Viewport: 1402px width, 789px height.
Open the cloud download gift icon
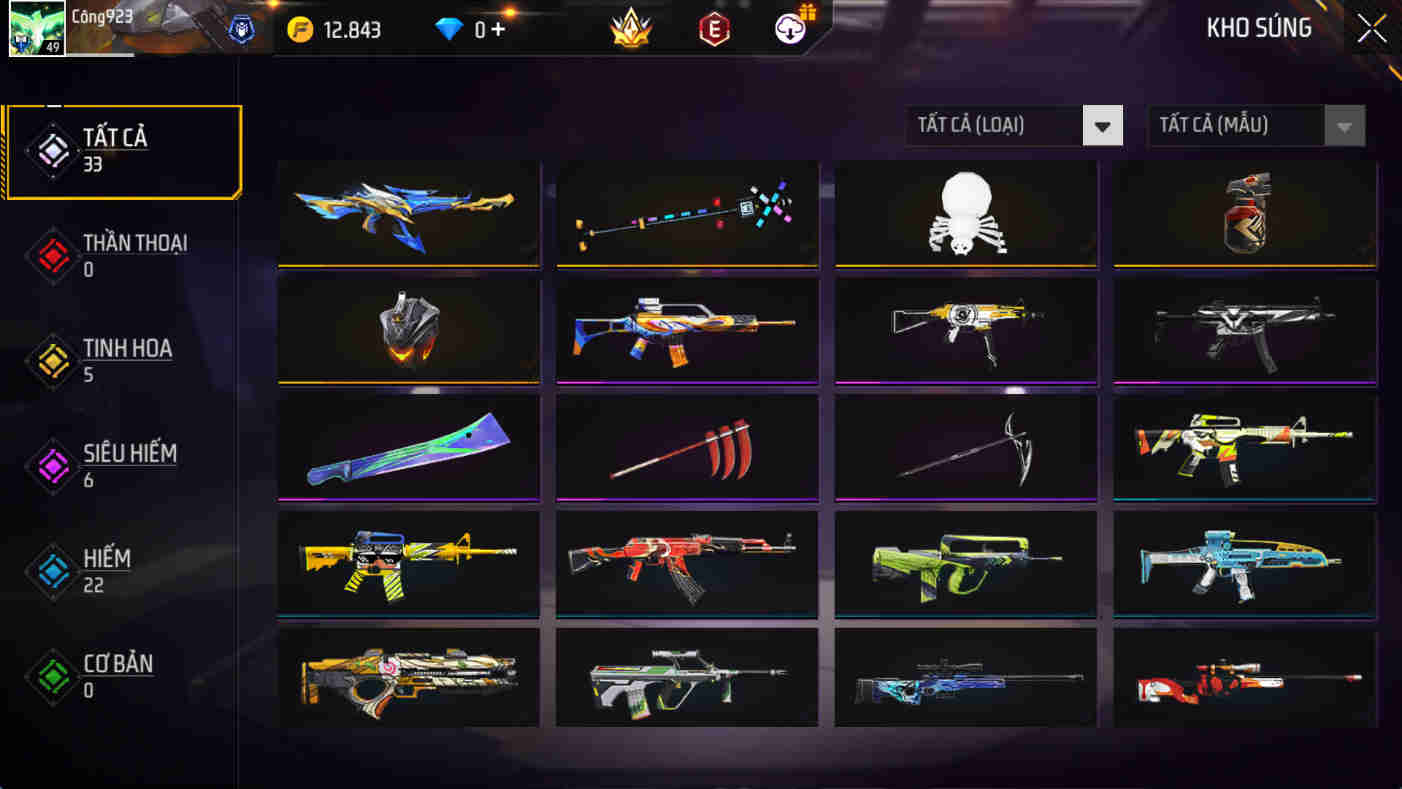[790, 29]
